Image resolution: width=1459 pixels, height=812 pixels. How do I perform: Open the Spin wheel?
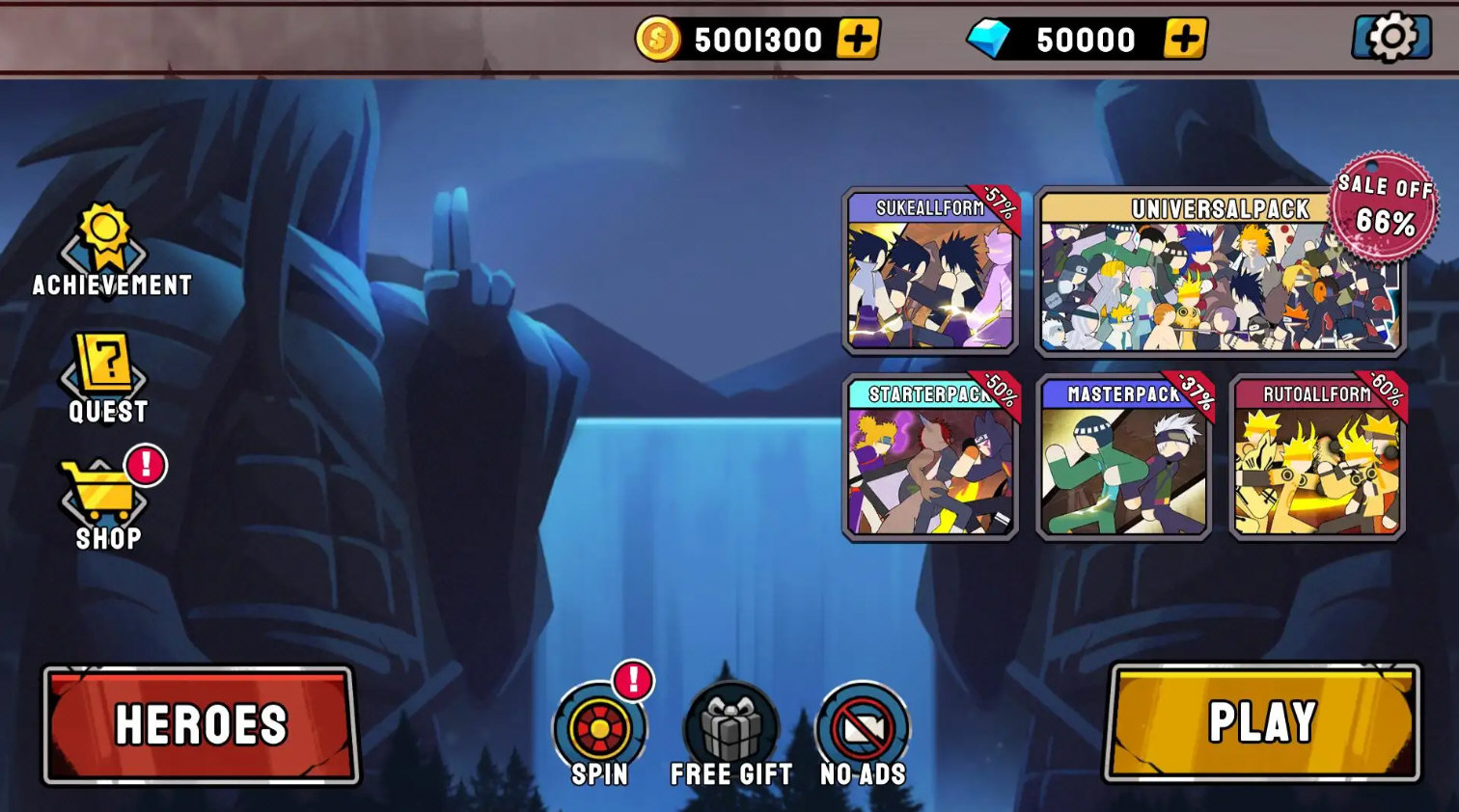(x=599, y=733)
